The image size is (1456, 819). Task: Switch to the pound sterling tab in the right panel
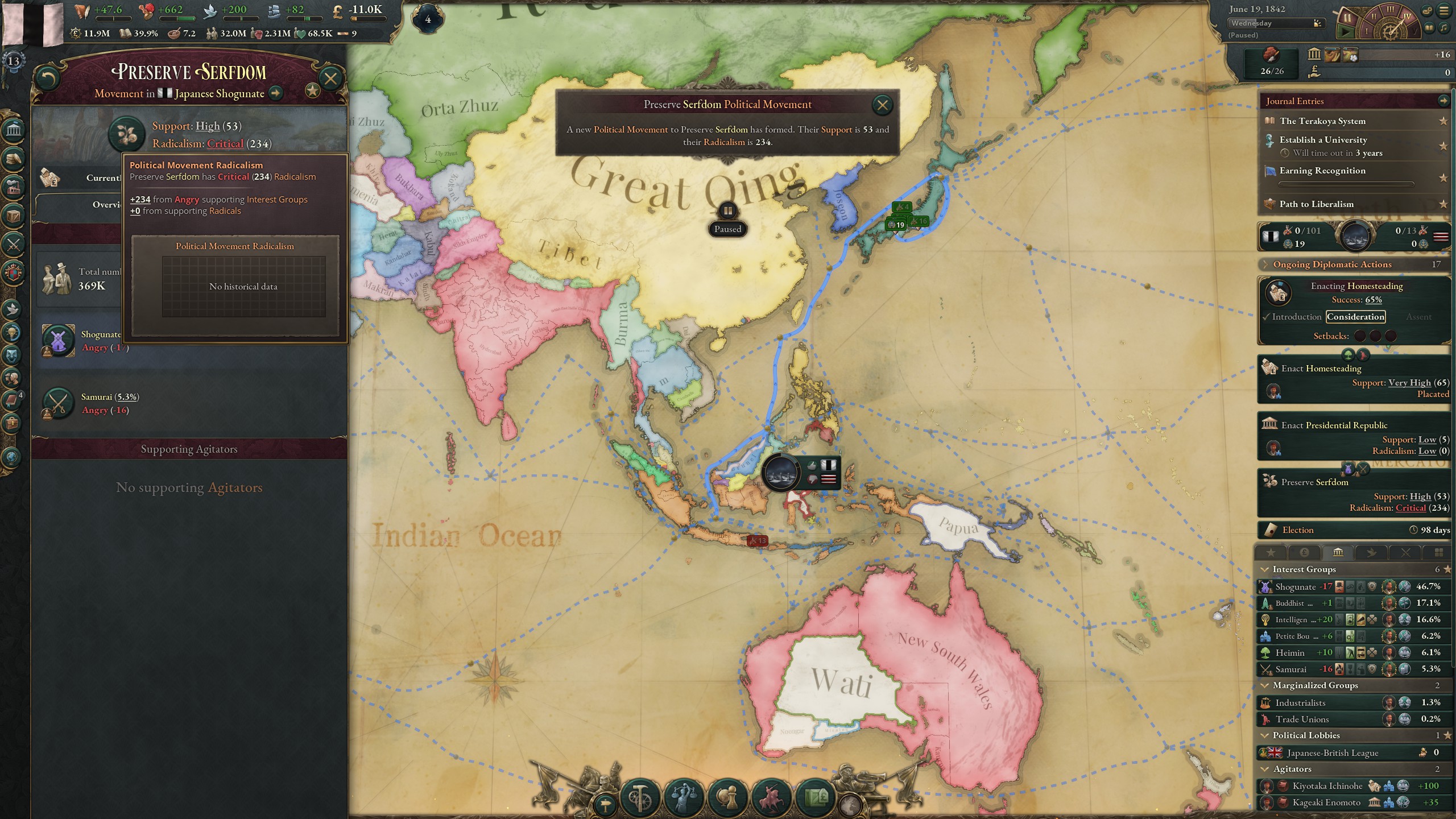1304,552
